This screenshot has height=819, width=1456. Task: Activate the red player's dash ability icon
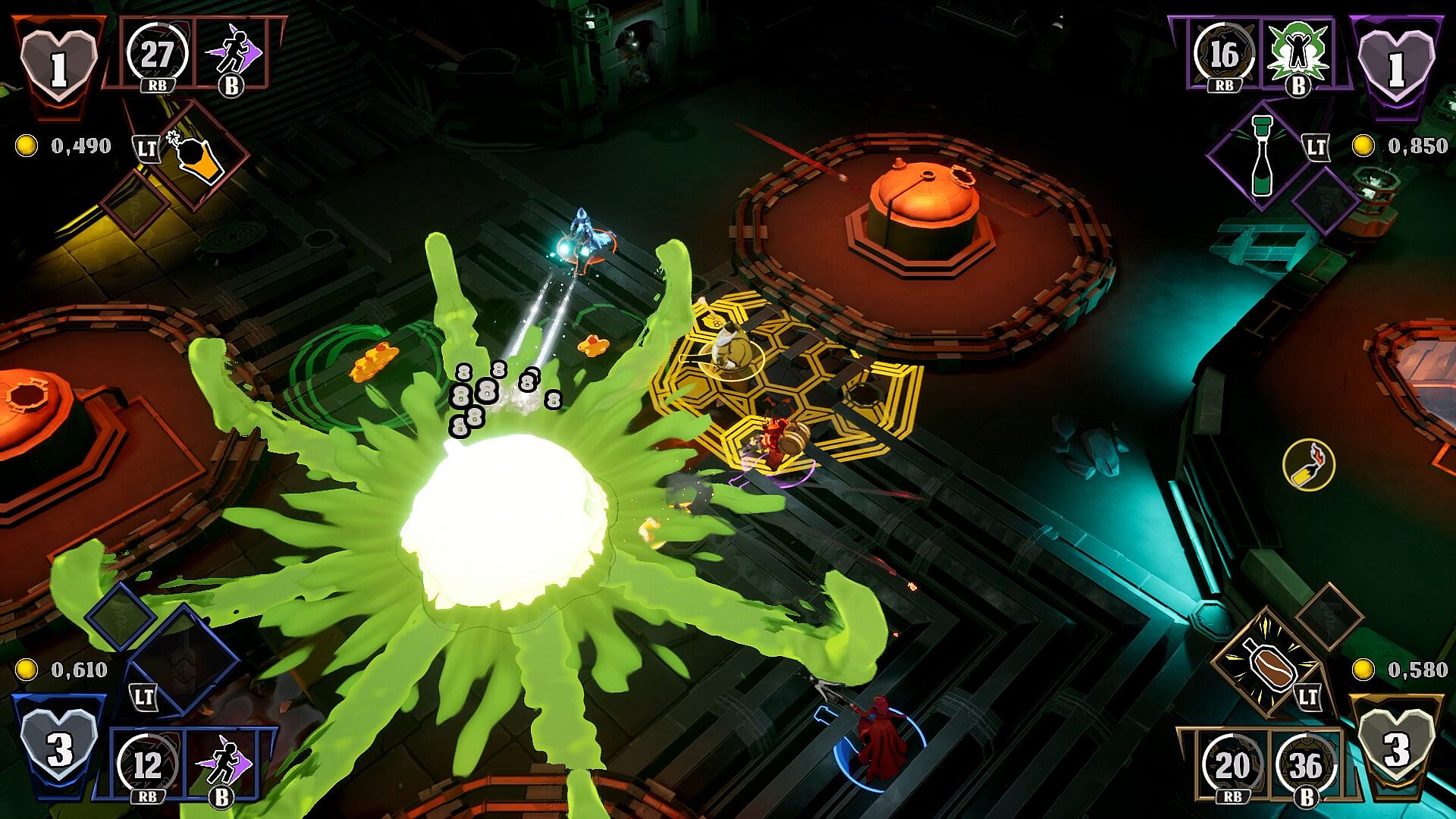[232, 52]
